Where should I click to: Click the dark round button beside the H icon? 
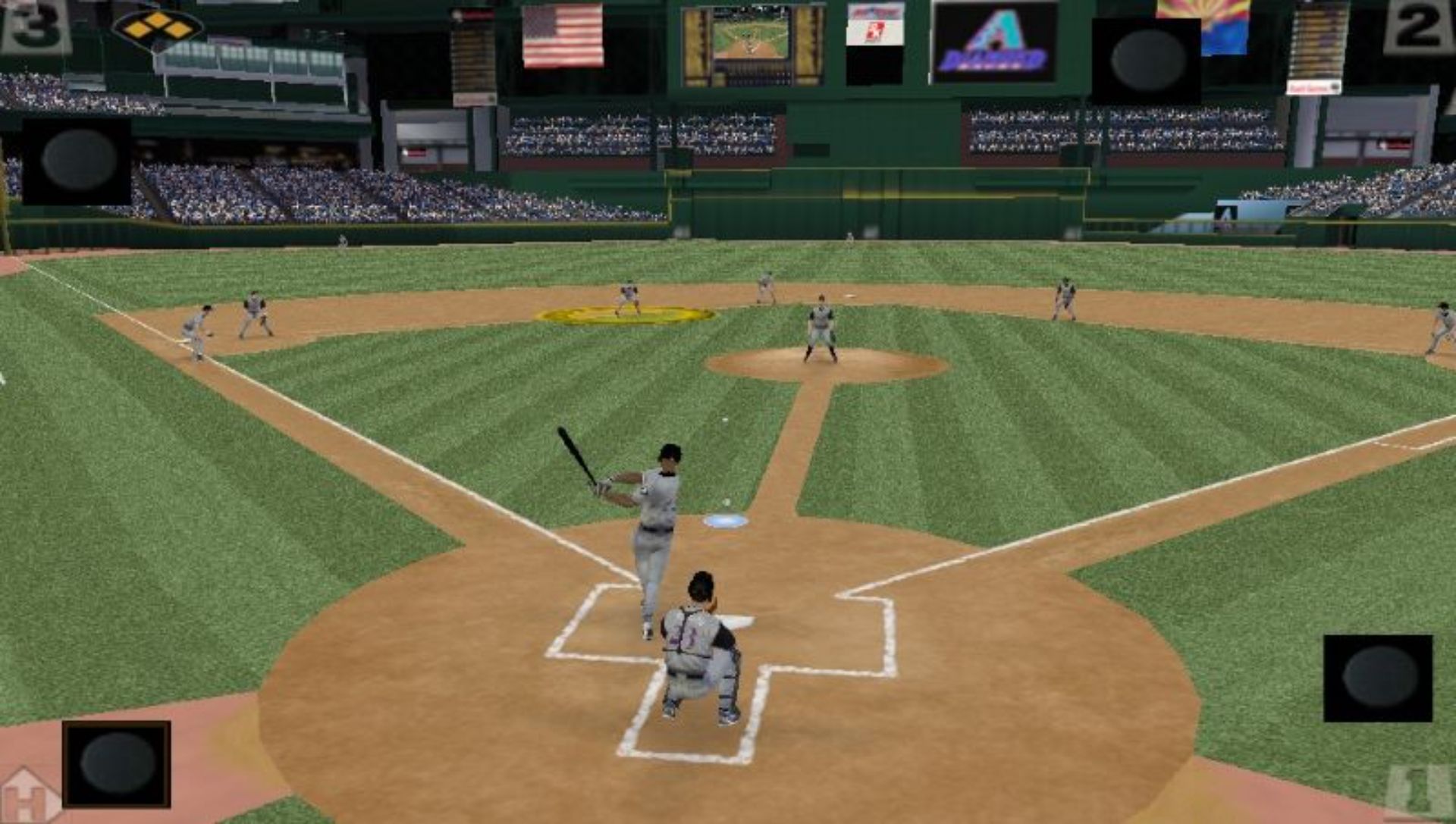tap(117, 763)
